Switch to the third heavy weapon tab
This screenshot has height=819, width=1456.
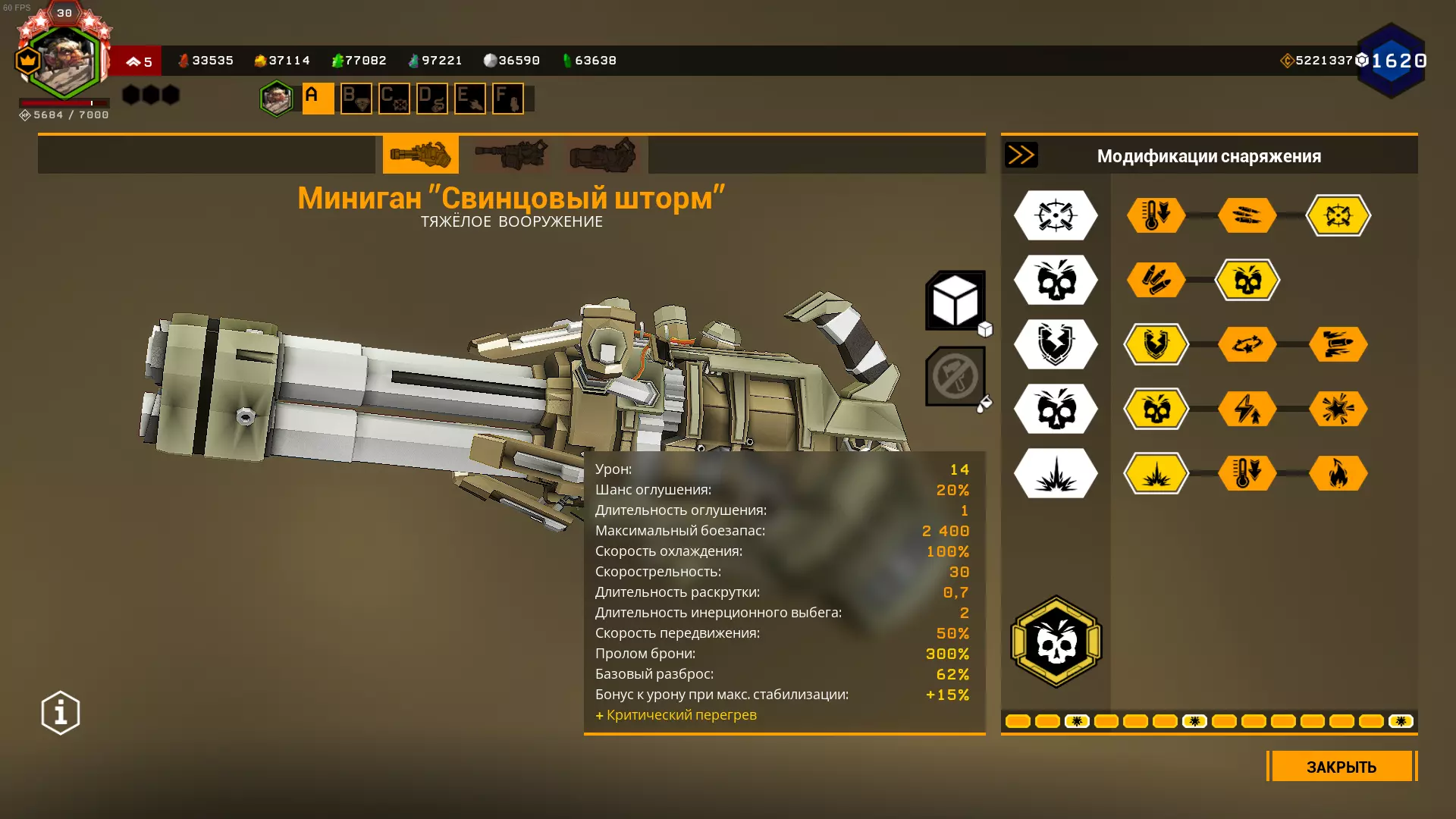pos(602,155)
